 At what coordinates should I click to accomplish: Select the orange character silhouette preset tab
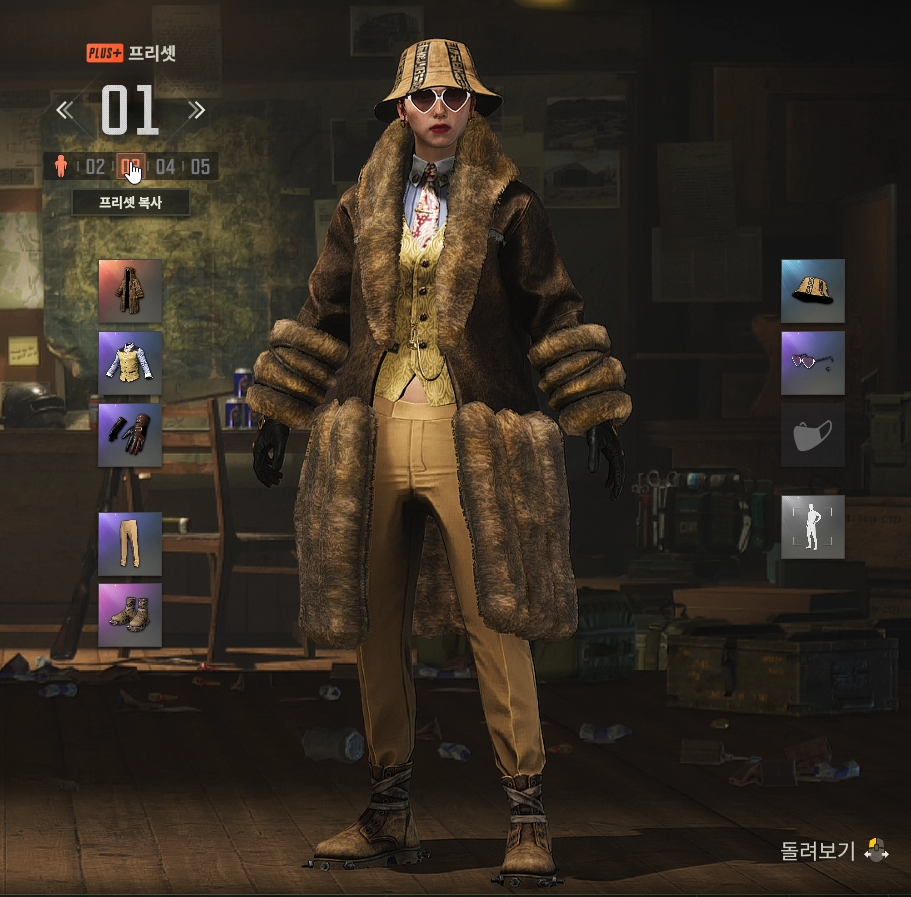61,166
